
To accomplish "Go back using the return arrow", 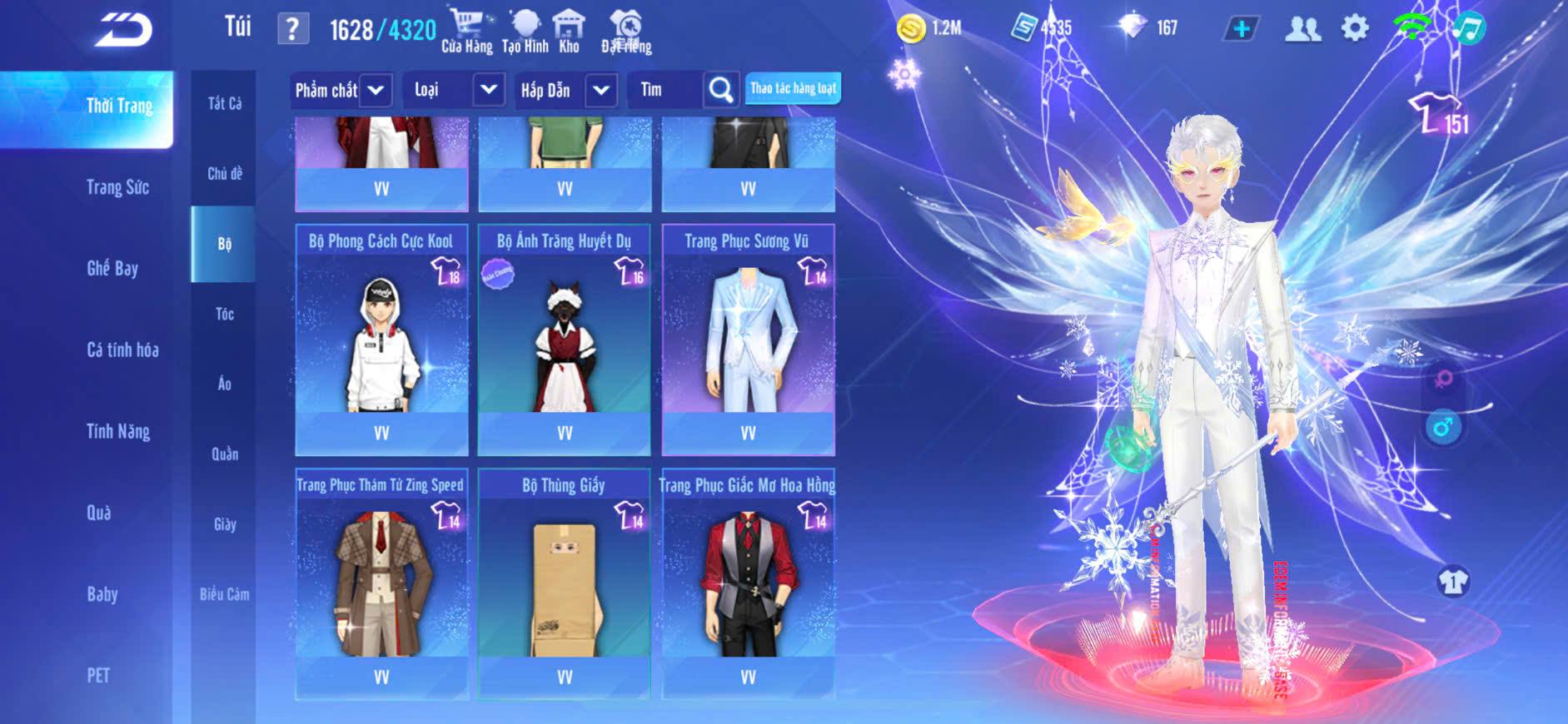I will pos(123,30).
